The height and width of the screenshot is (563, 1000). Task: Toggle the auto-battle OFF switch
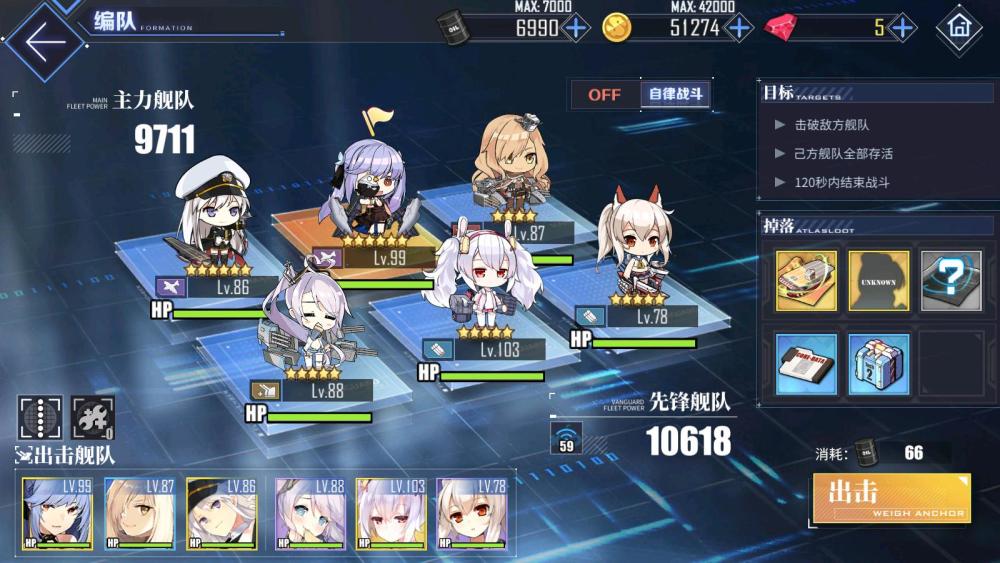[604, 95]
